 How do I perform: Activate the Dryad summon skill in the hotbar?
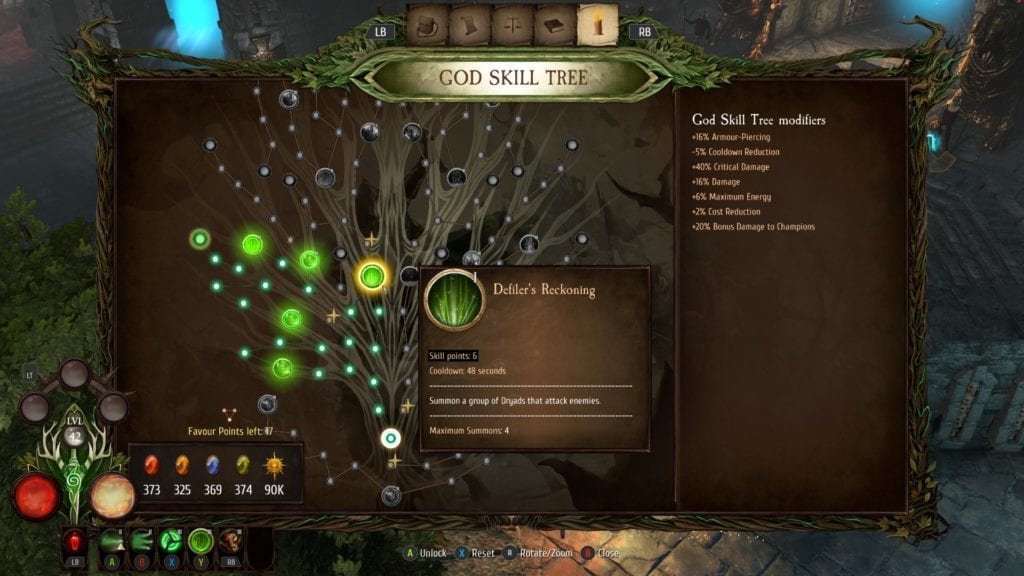pyautogui.click(x=201, y=541)
